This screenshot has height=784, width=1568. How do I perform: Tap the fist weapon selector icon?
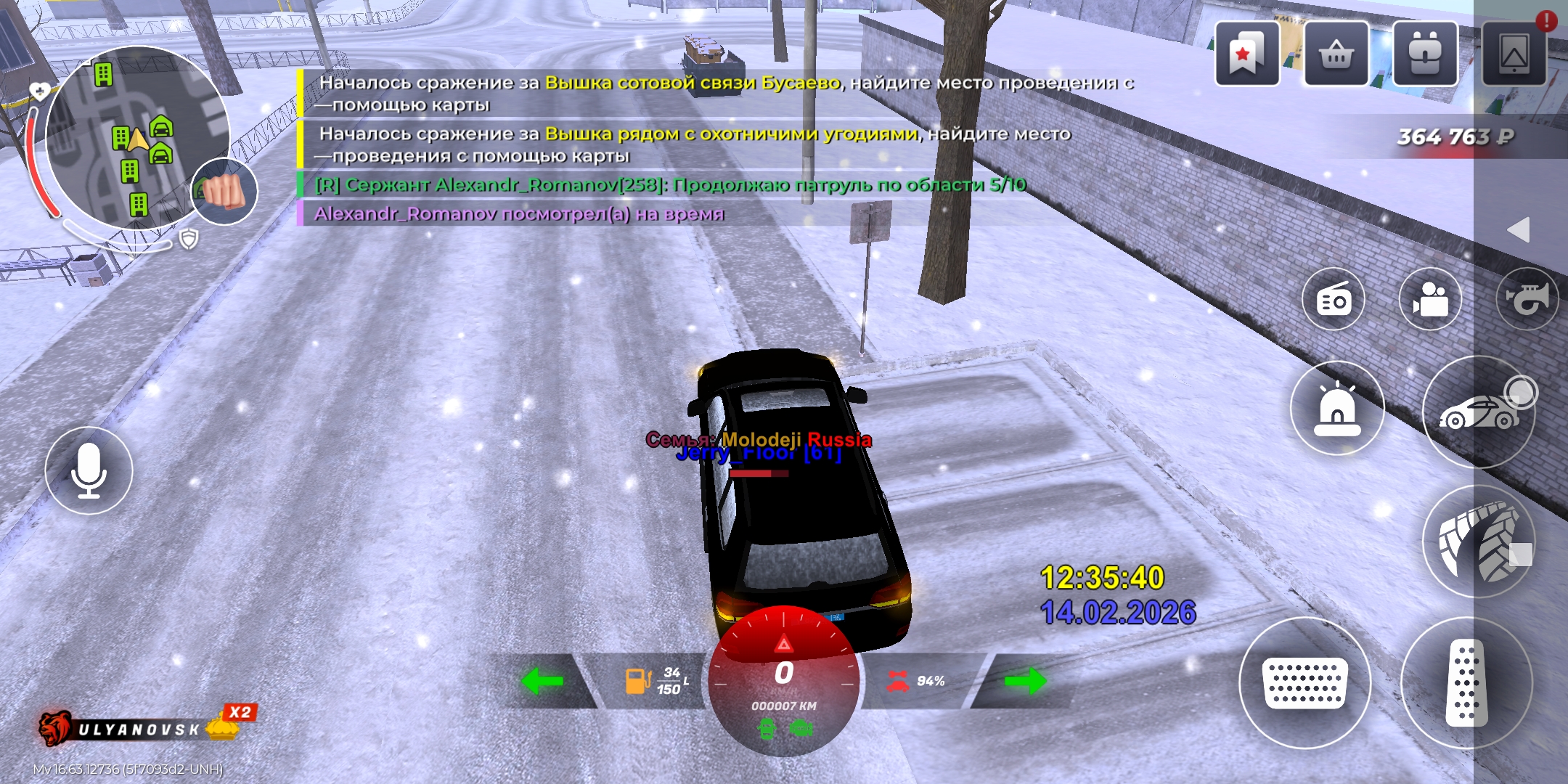(225, 192)
